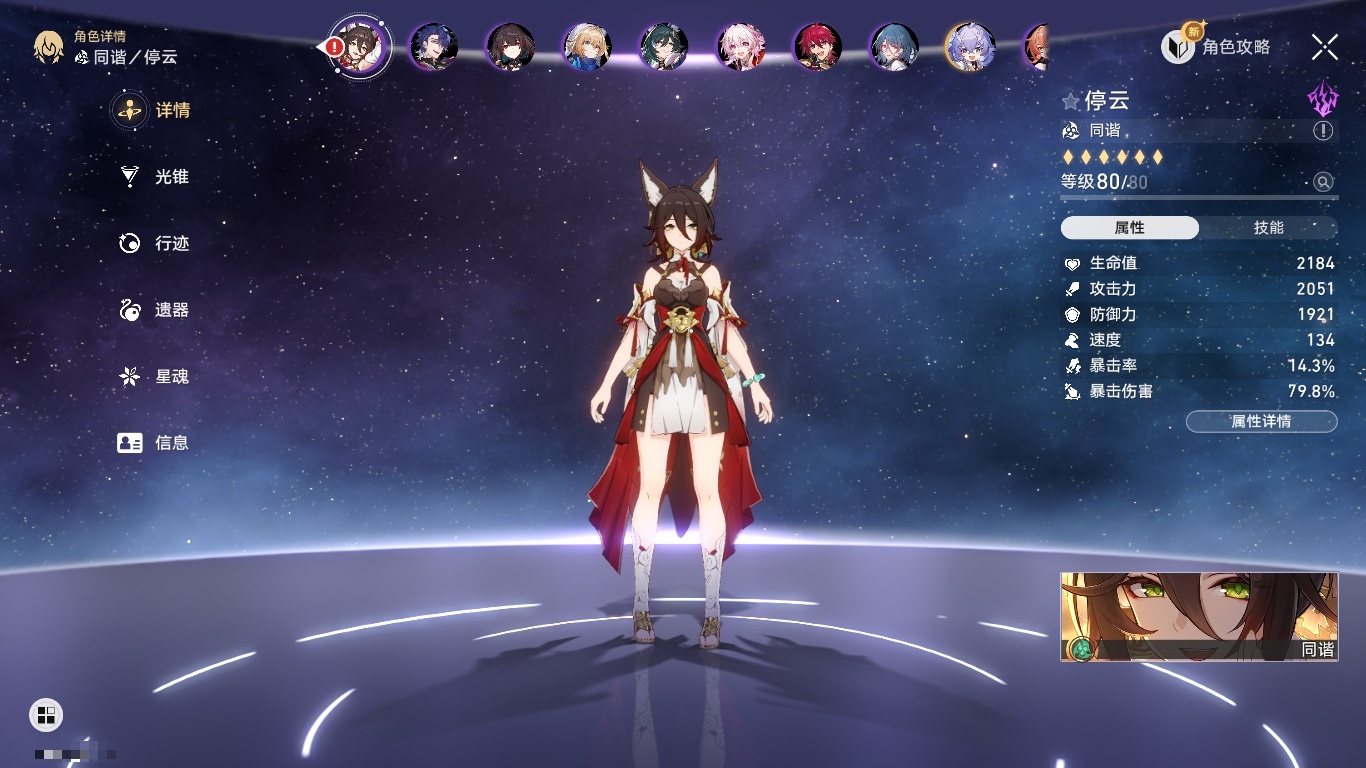The height and width of the screenshot is (768, 1366).
Task: Open the 同谐 character art thumbnail
Action: tap(1199, 616)
